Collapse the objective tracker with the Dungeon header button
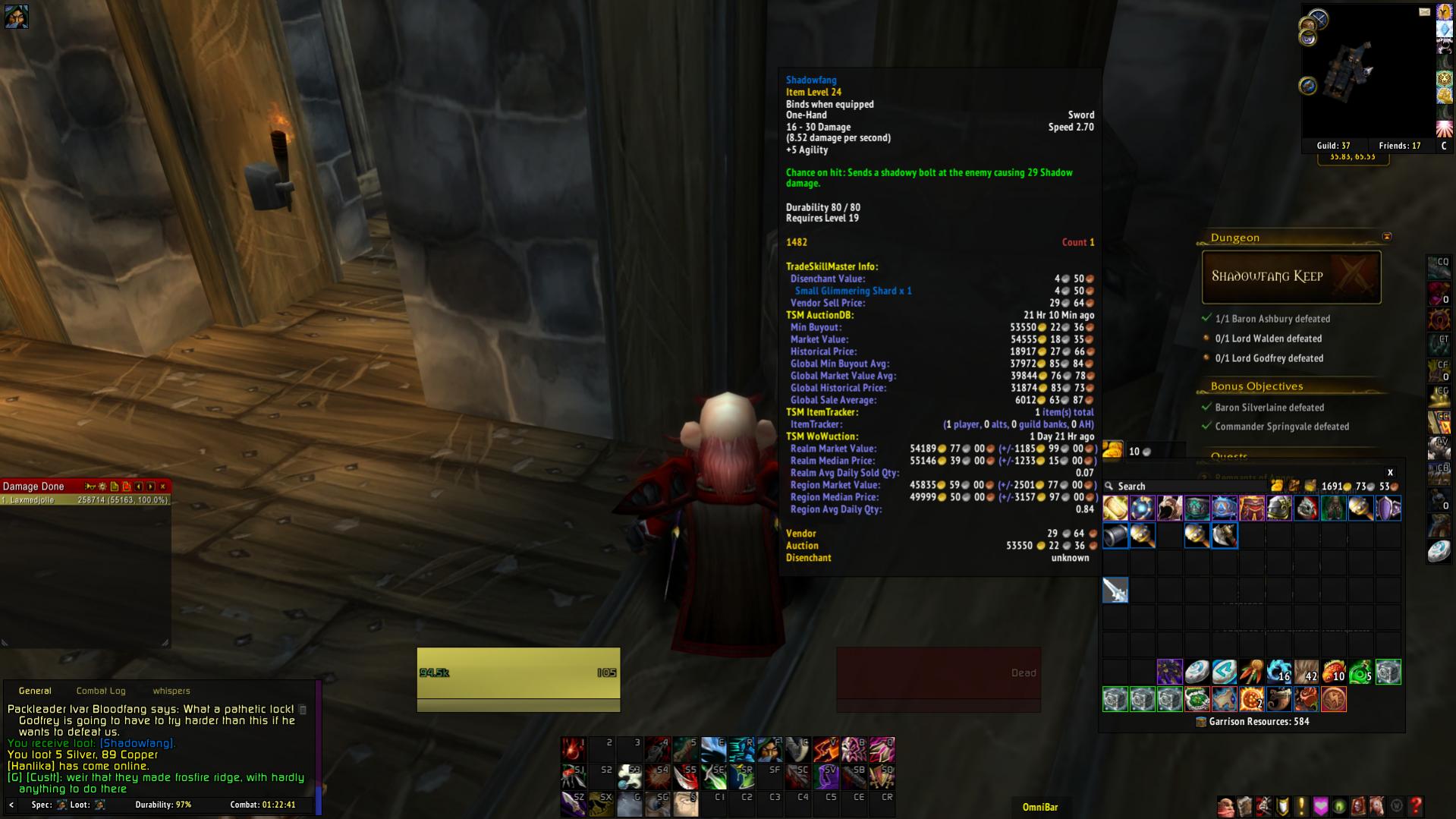1456x819 pixels. tap(1387, 237)
